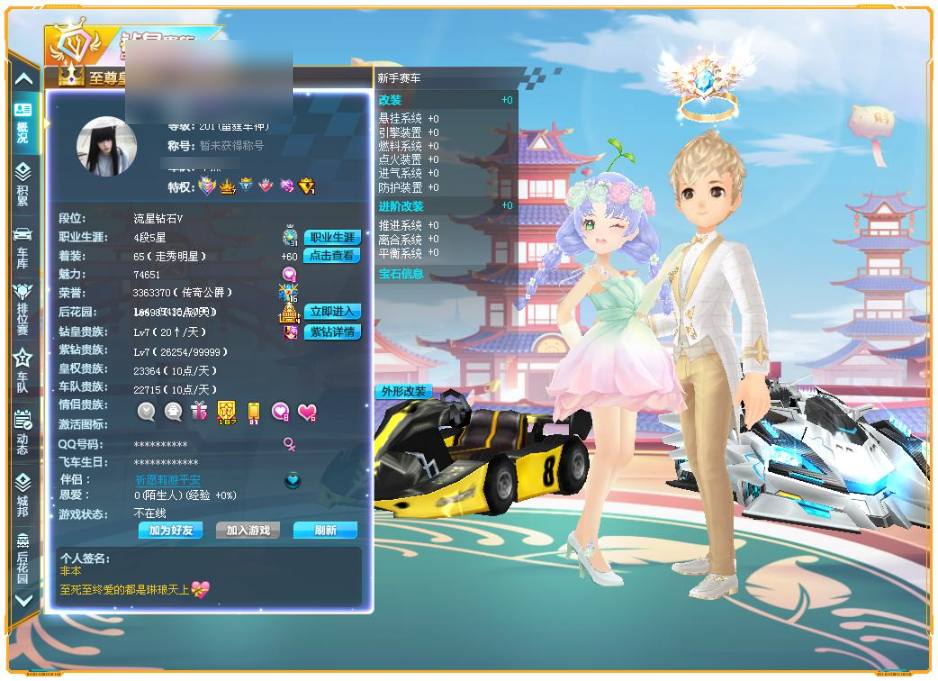Screen dimensions: 938x681
Task: Show the 动态 activity tab
Action: (x=23, y=432)
